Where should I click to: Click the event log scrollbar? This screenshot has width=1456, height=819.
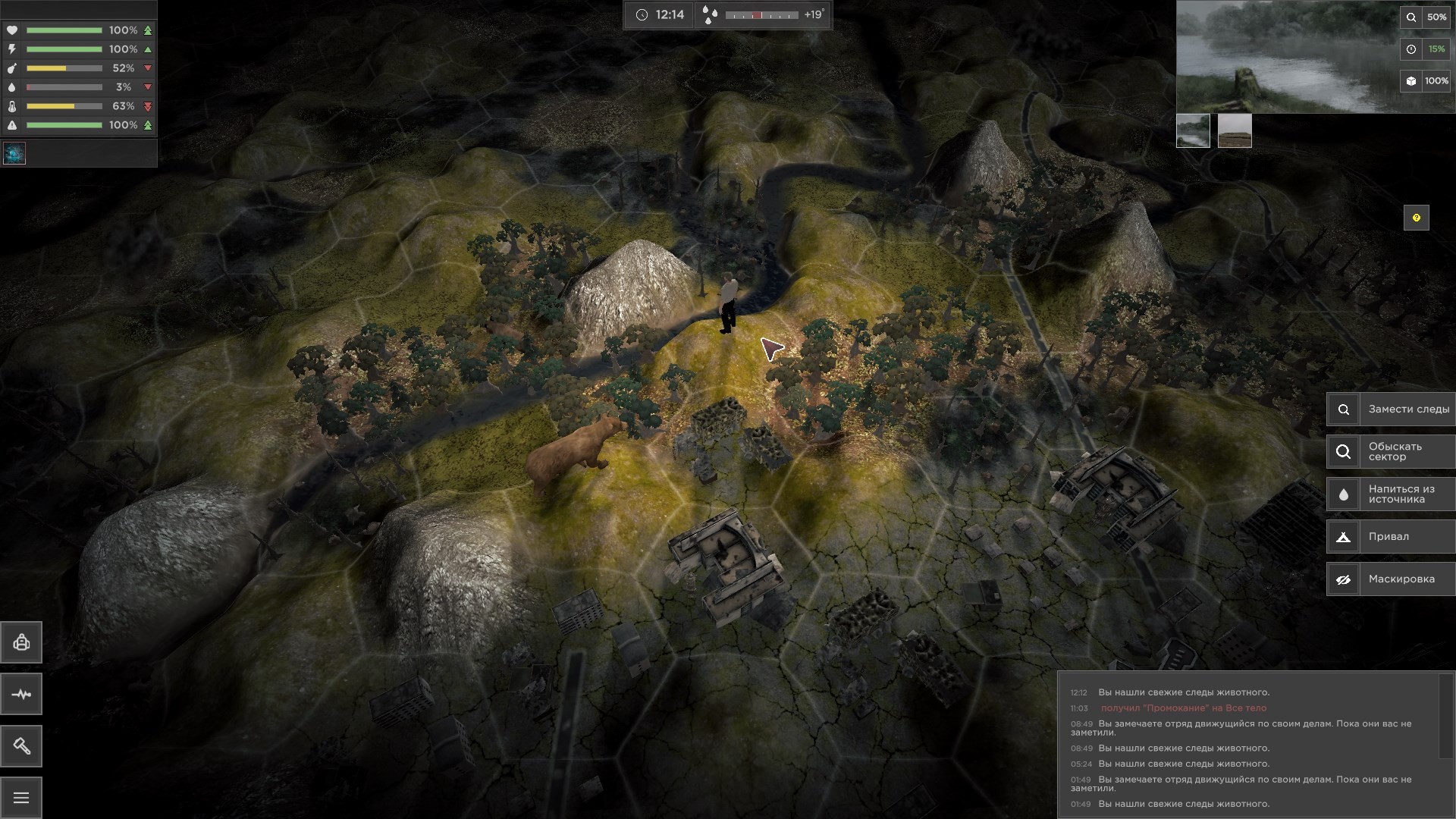tap(1446, 716)
